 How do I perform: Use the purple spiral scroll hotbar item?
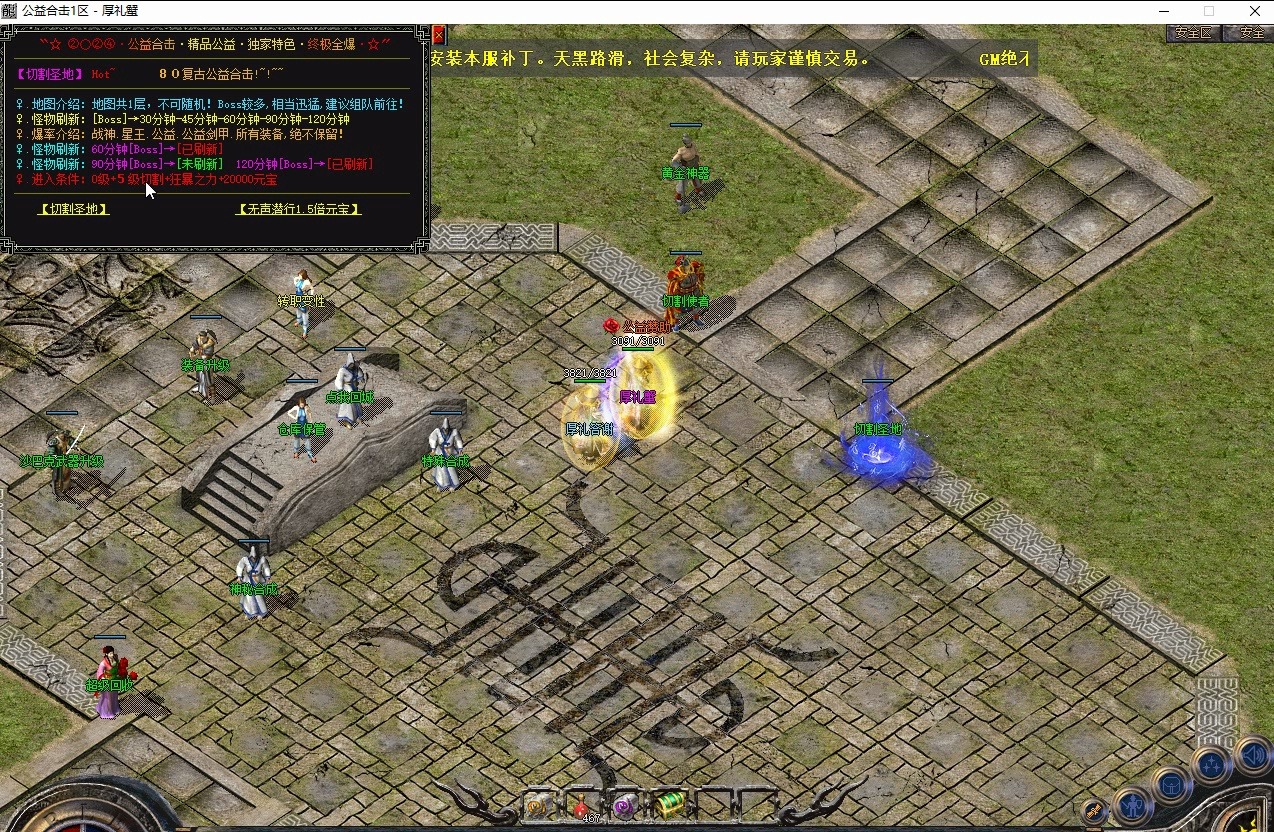tap(625, 805)
